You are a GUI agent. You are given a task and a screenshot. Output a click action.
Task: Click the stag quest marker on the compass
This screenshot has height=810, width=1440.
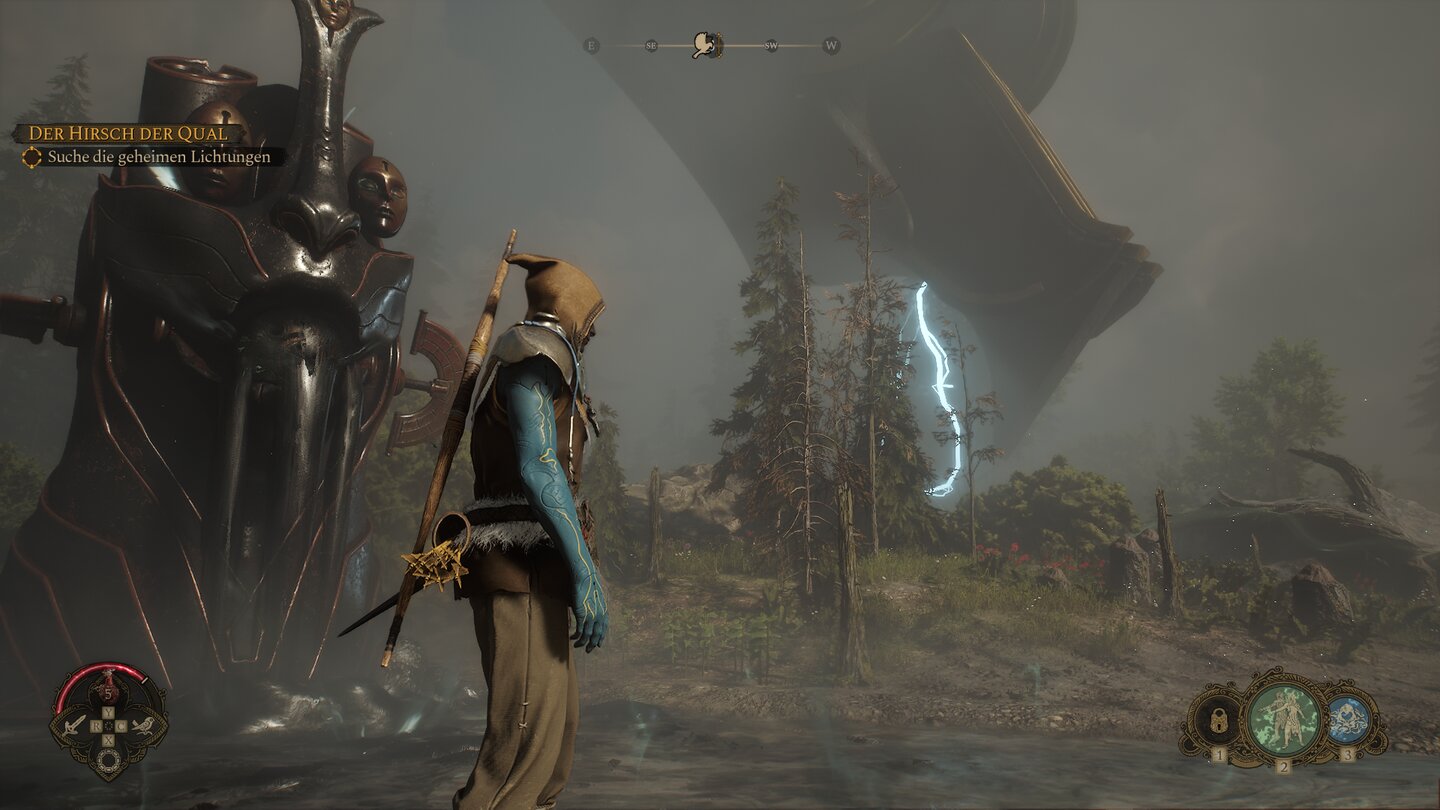pyautogui.click(x=705, y=44)
